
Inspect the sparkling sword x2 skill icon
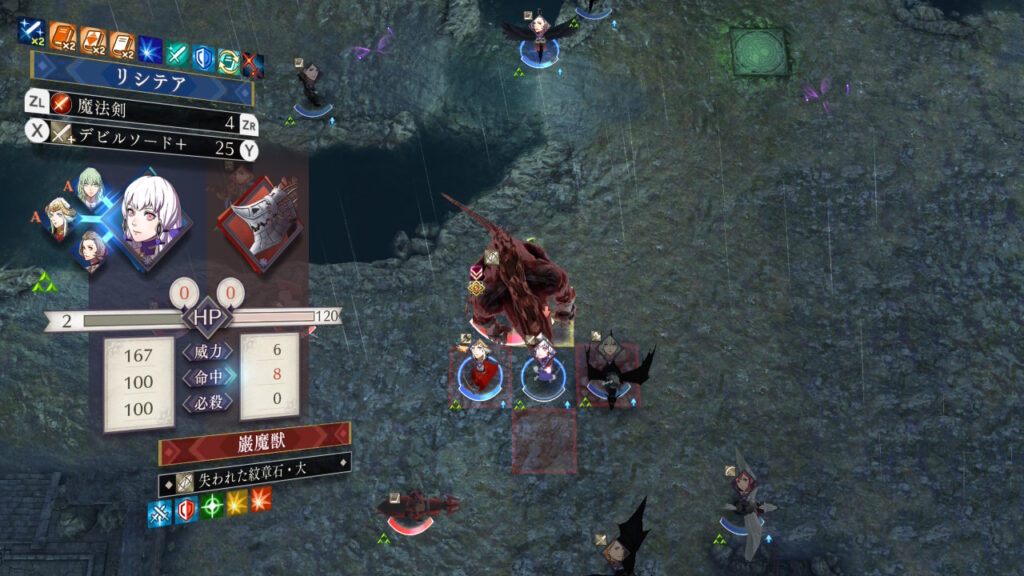[30, 34]
